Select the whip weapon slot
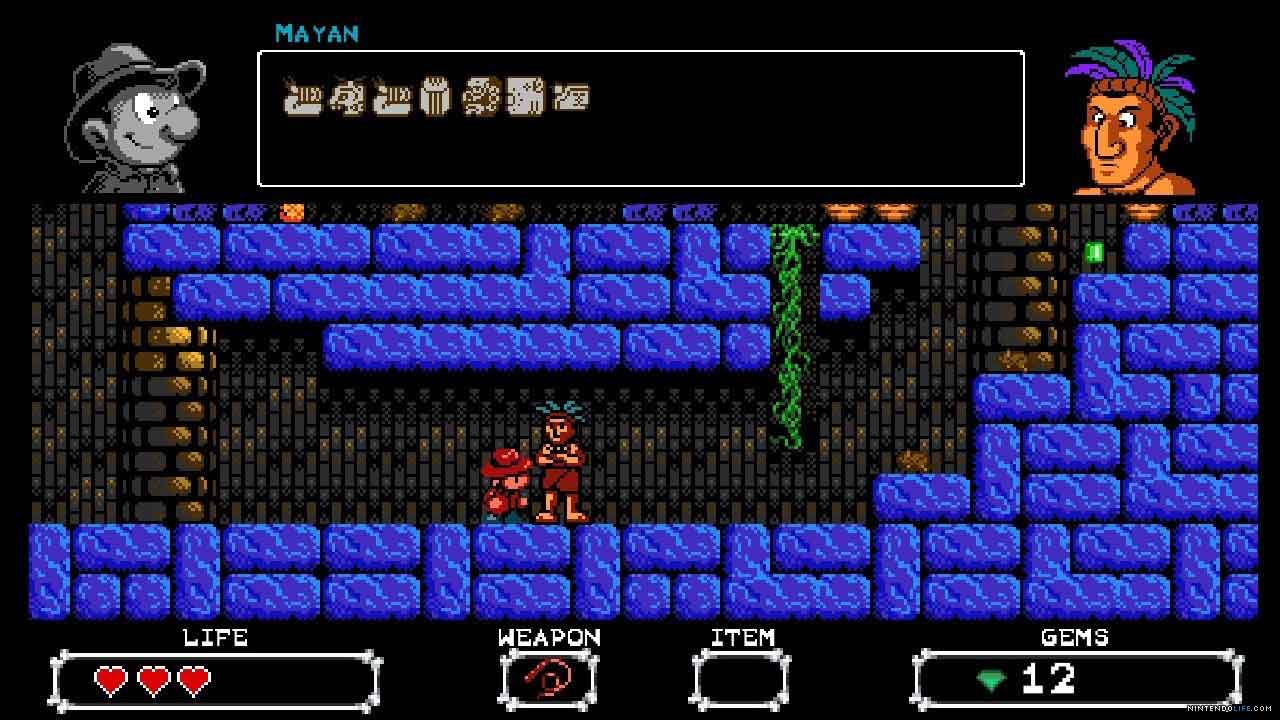1280x720 pixels. pos(548,681)
